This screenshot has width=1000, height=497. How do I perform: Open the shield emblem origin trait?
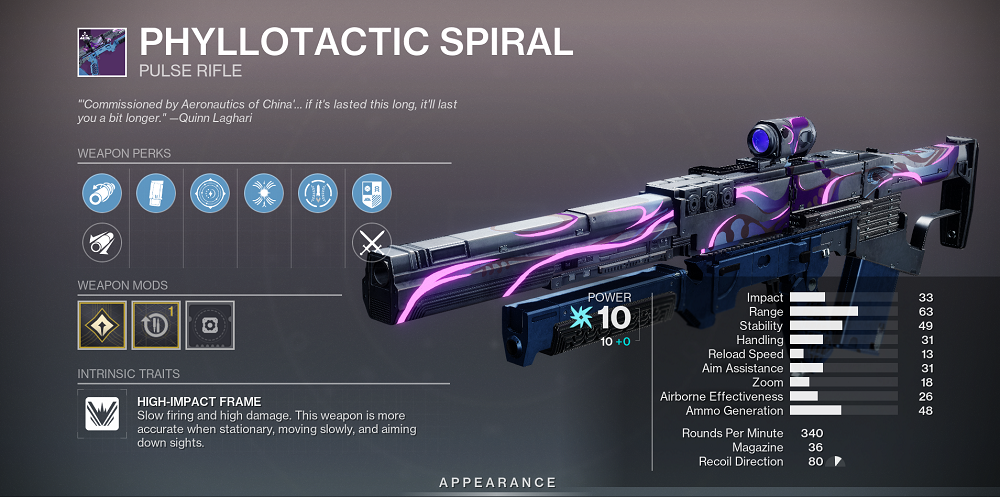pyautogui.click(x=372, y=191)
